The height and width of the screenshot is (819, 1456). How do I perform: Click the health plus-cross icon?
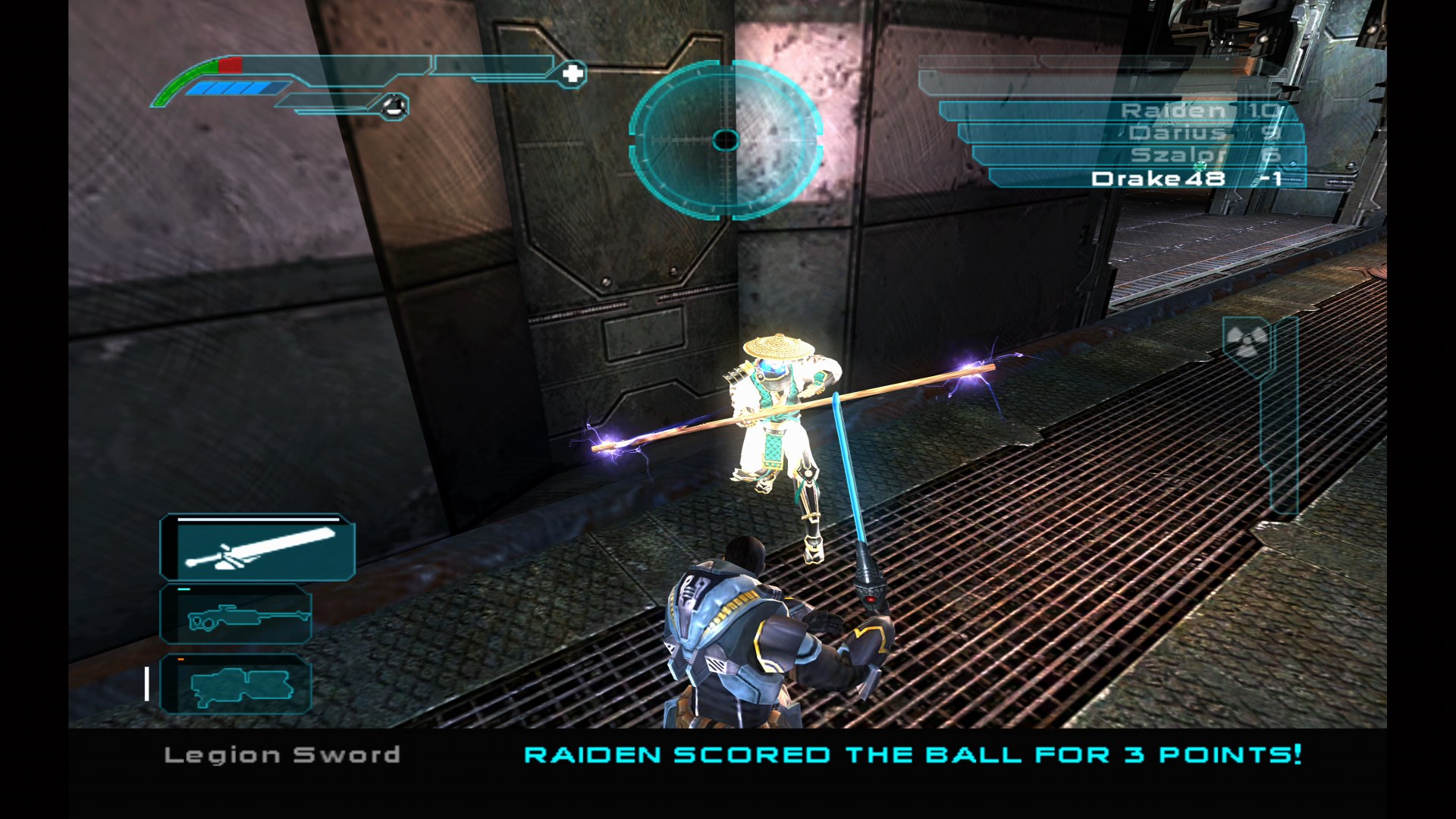pos(574,73)
